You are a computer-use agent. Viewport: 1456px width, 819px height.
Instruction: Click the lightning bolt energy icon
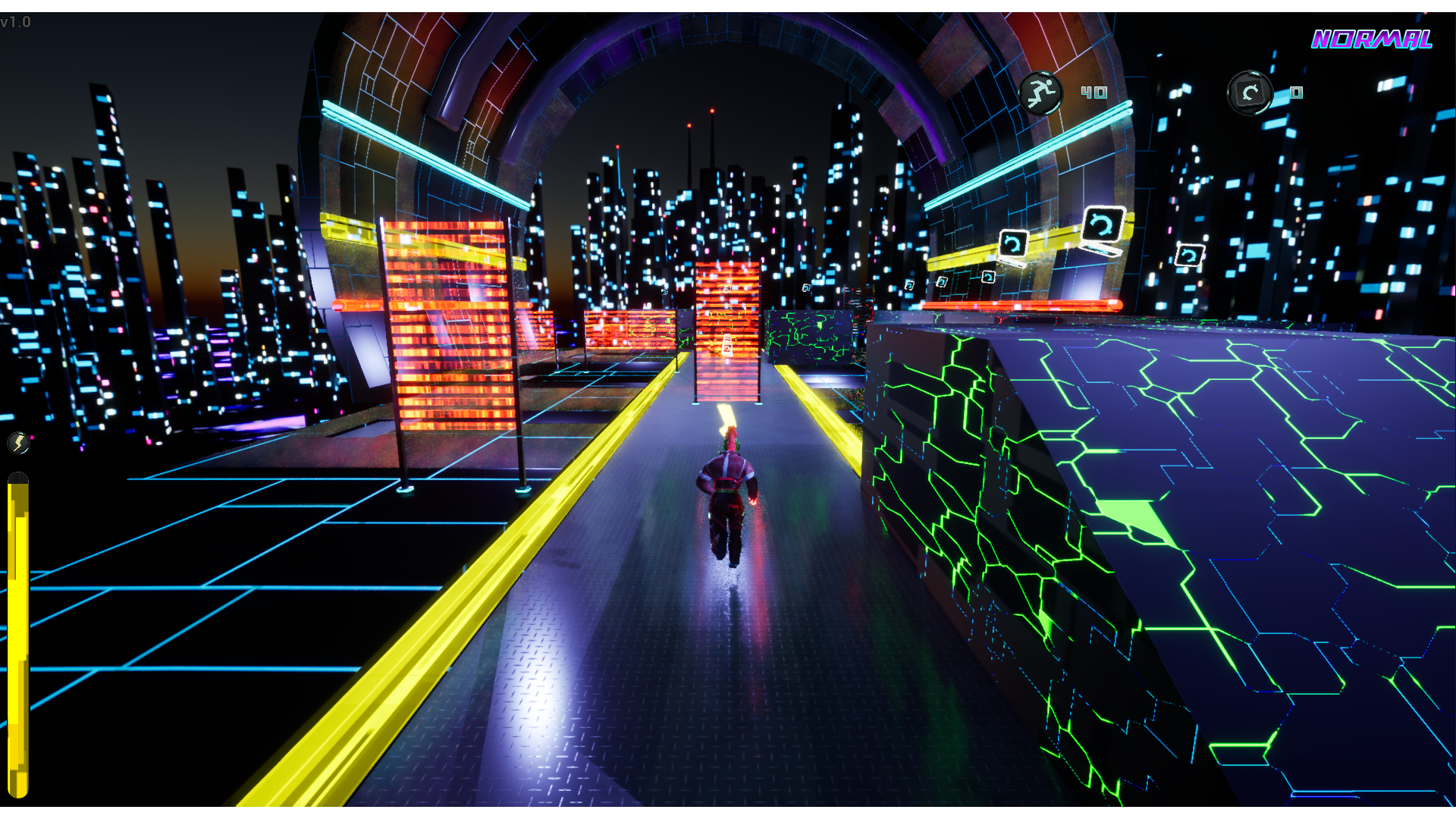[19, 443]
